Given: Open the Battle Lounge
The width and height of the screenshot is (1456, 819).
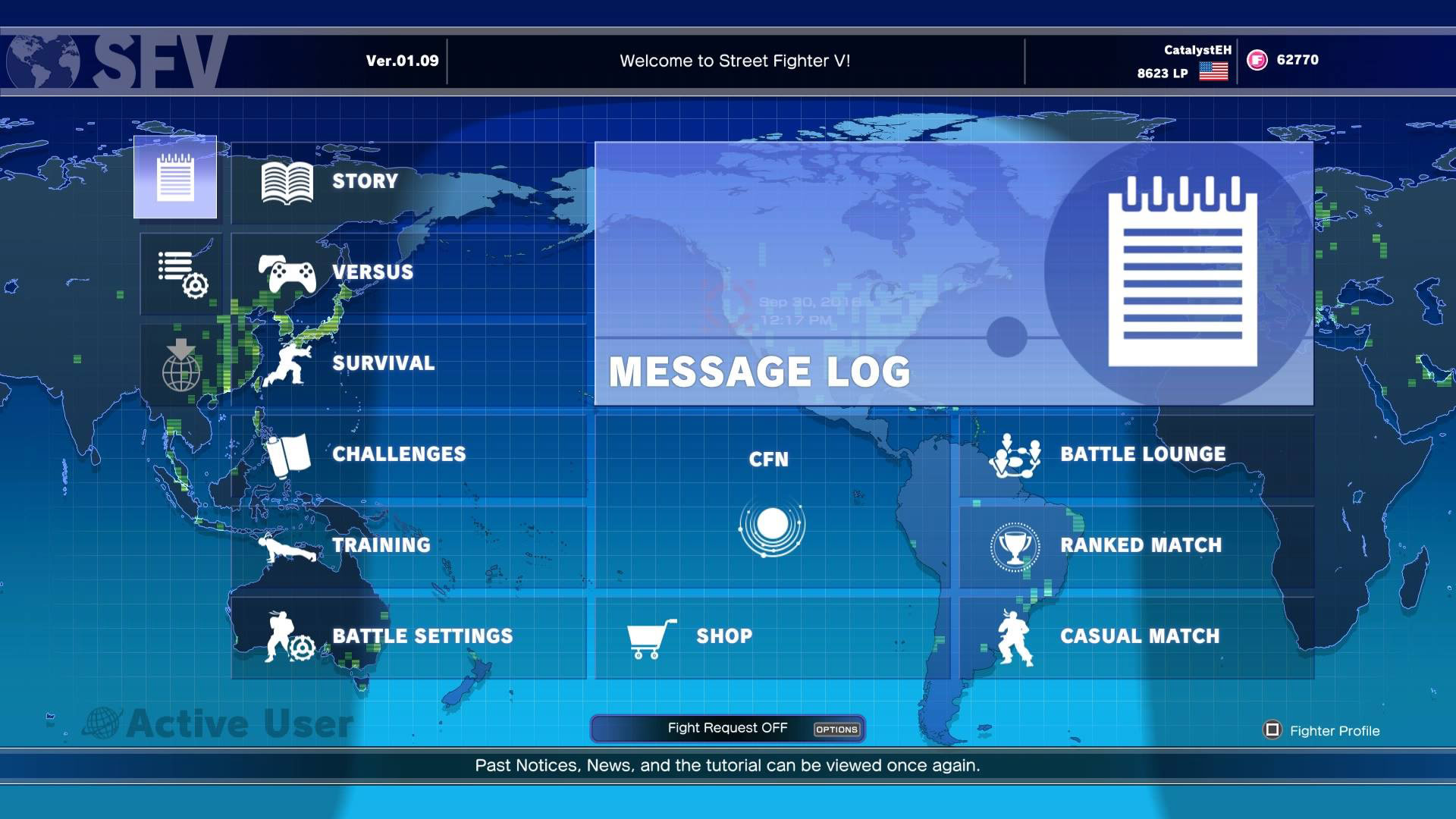Looking at the screenshot, I should coord(1136,455).
